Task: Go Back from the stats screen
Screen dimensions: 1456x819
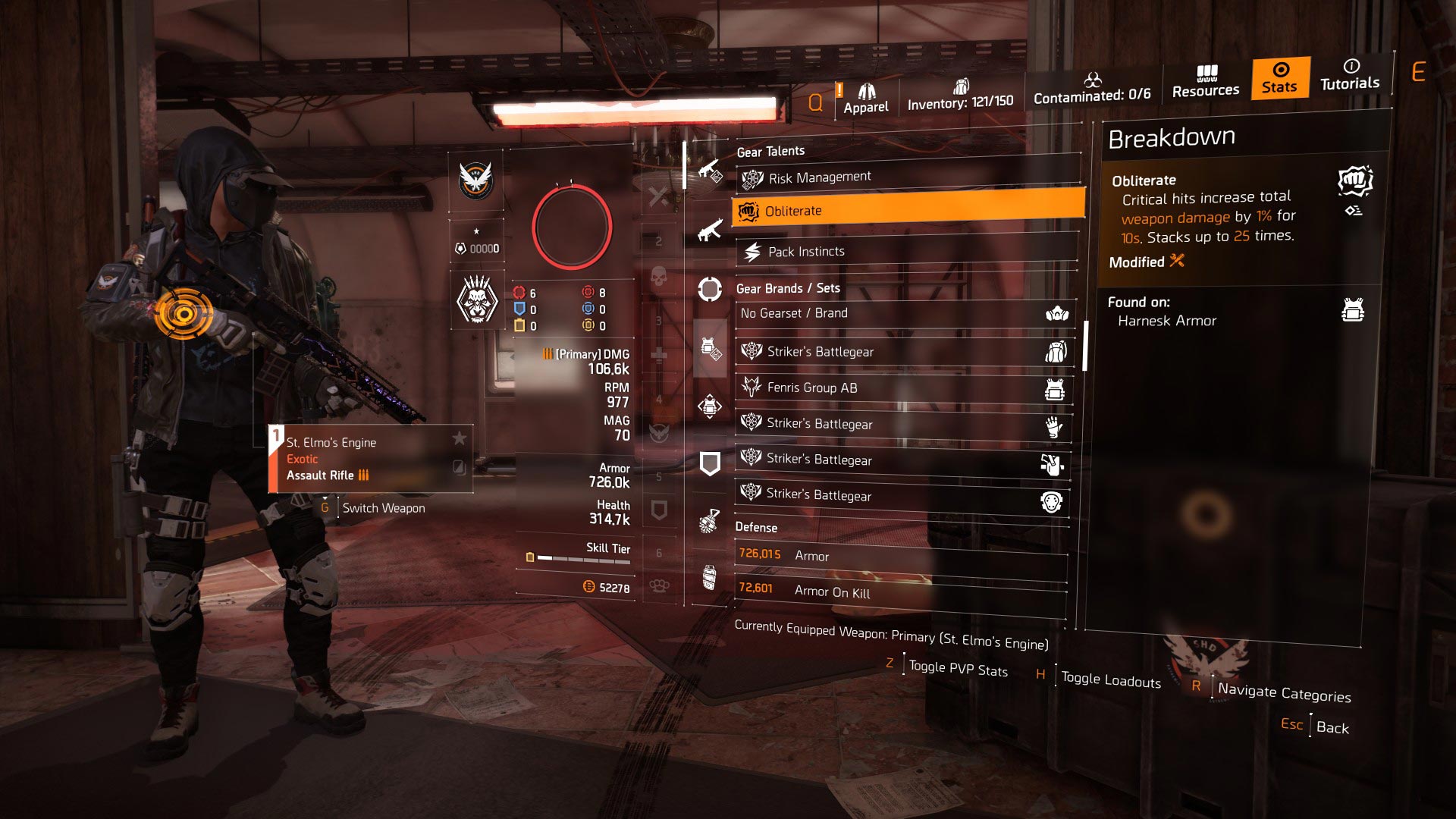Action: pyautogui.click(x=1332, y=727)
